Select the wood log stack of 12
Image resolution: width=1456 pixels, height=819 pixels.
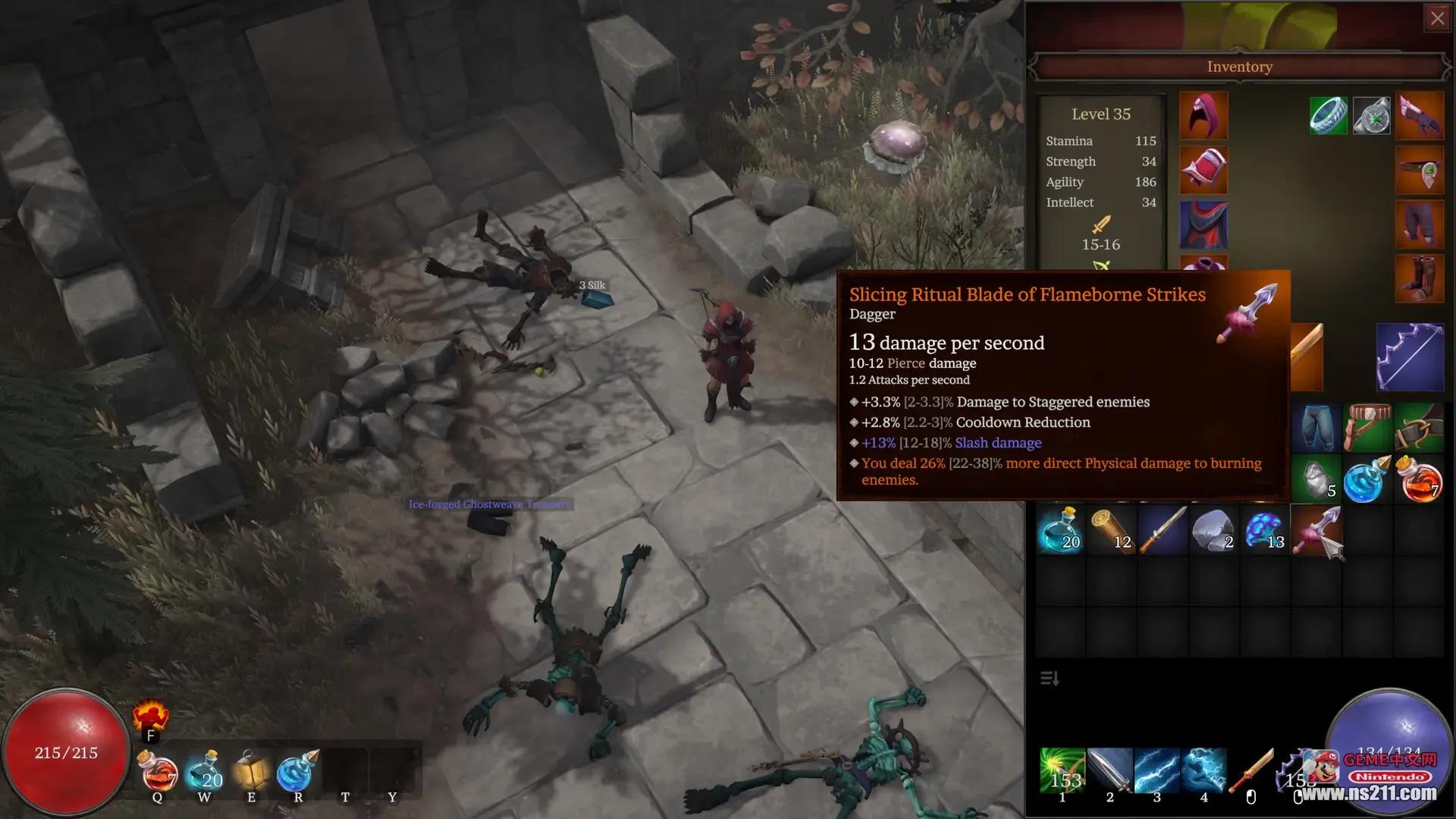1112,529
